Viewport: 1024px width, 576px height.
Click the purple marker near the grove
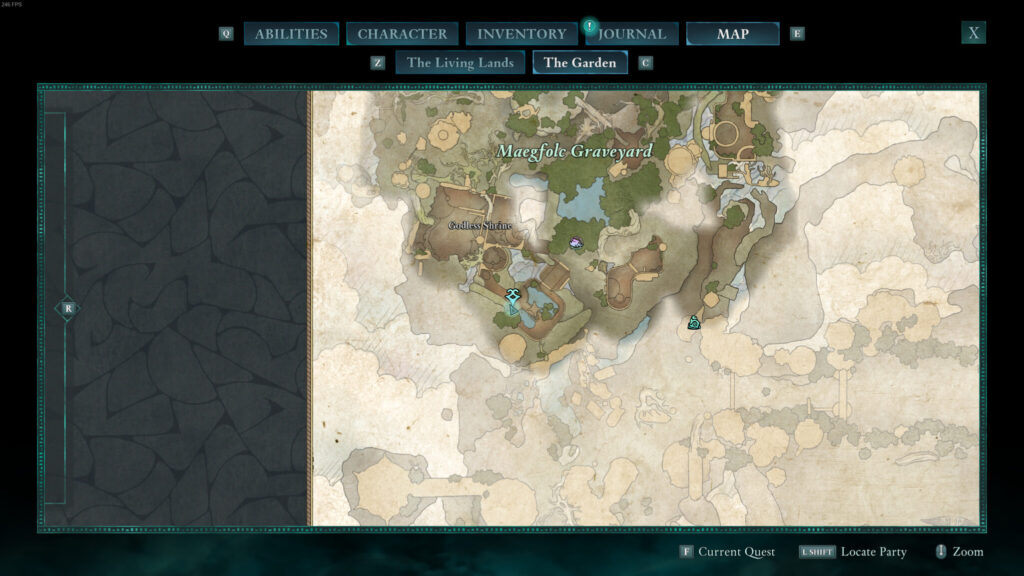[x=577, y=242]
